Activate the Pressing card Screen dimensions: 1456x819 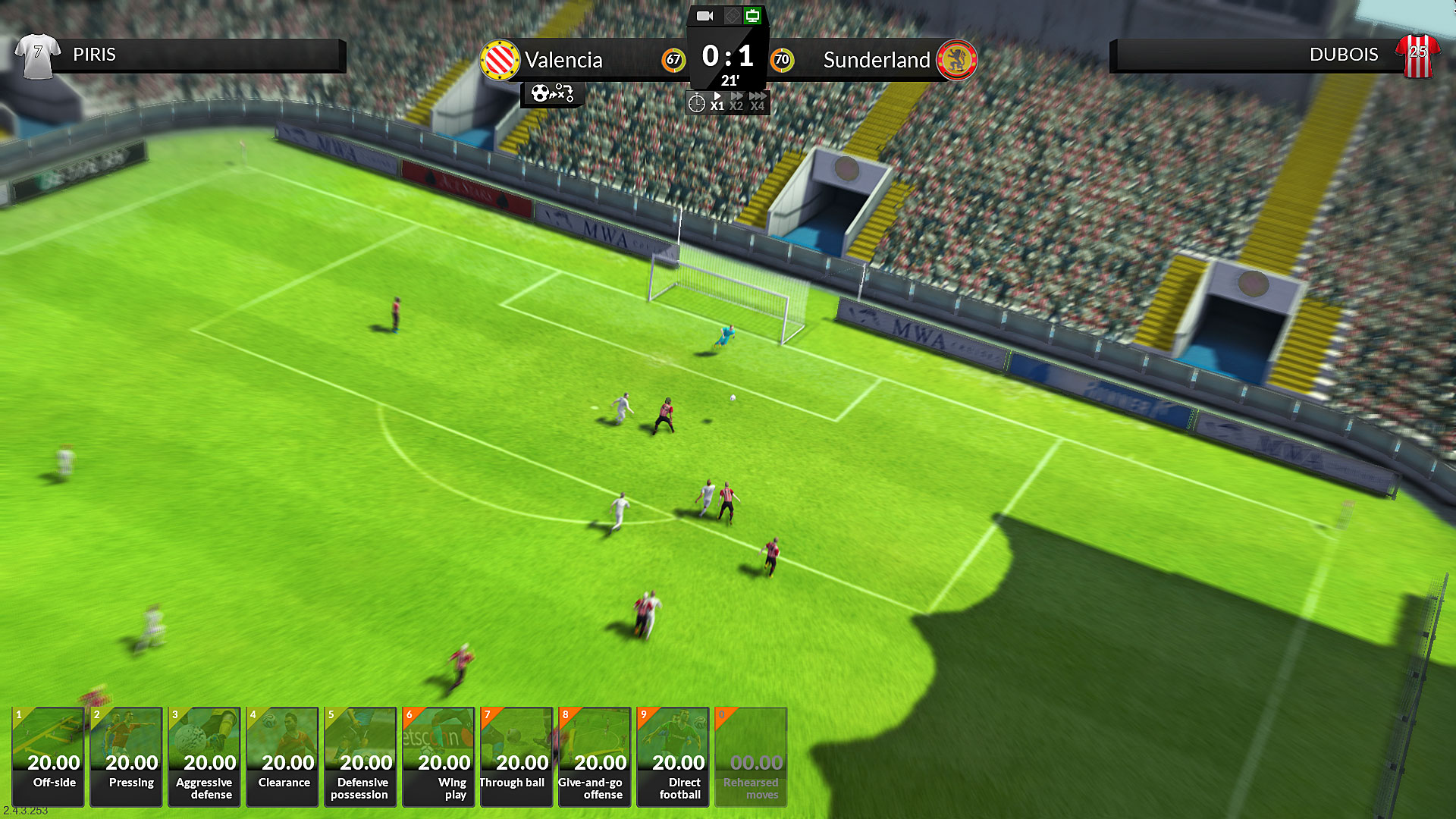pyautogui.click(x=126, y=757)
